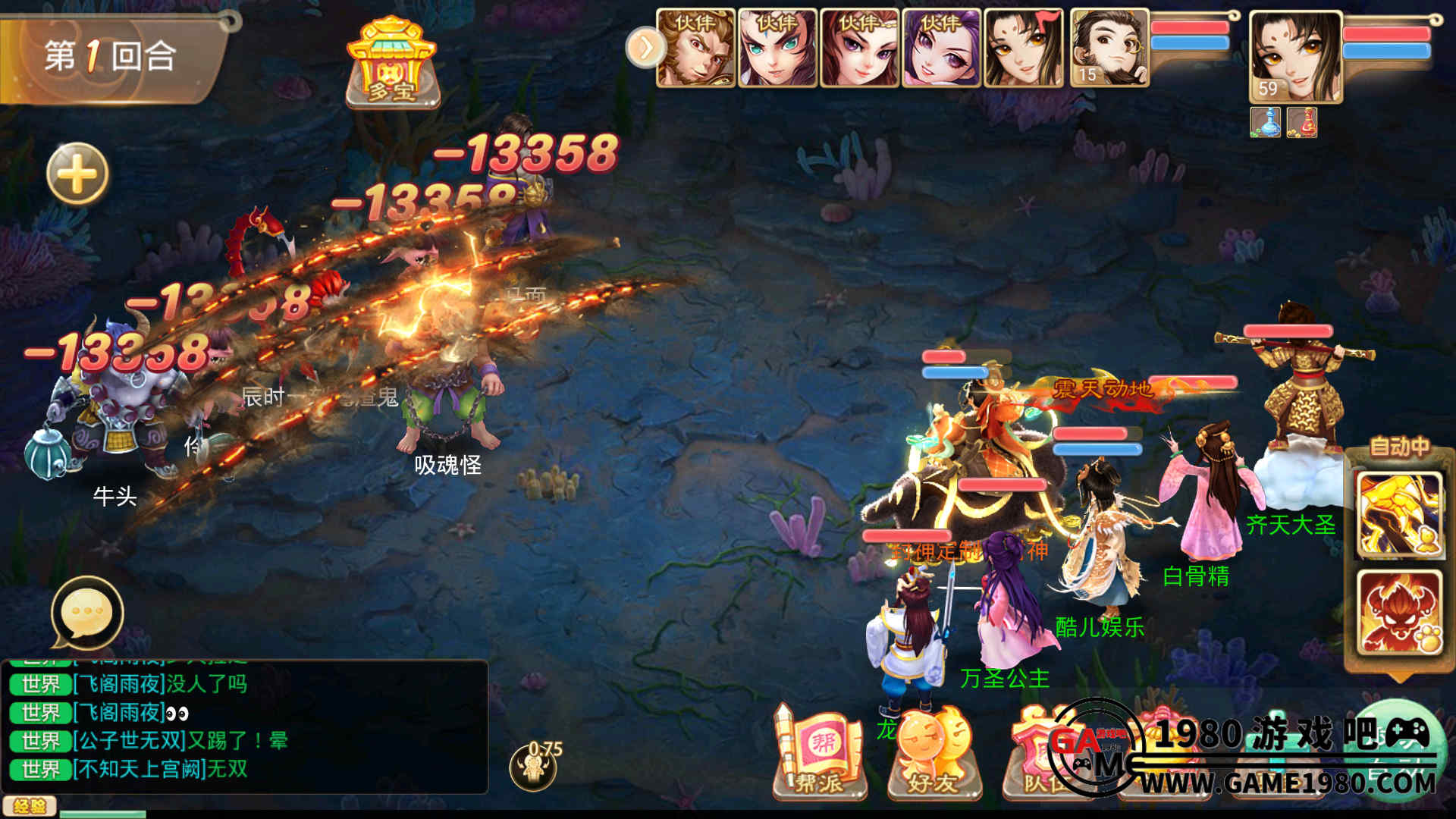1456x819 pixels.
Task: Open the 好友 friends menu
Action: click(x=933, y=752)
